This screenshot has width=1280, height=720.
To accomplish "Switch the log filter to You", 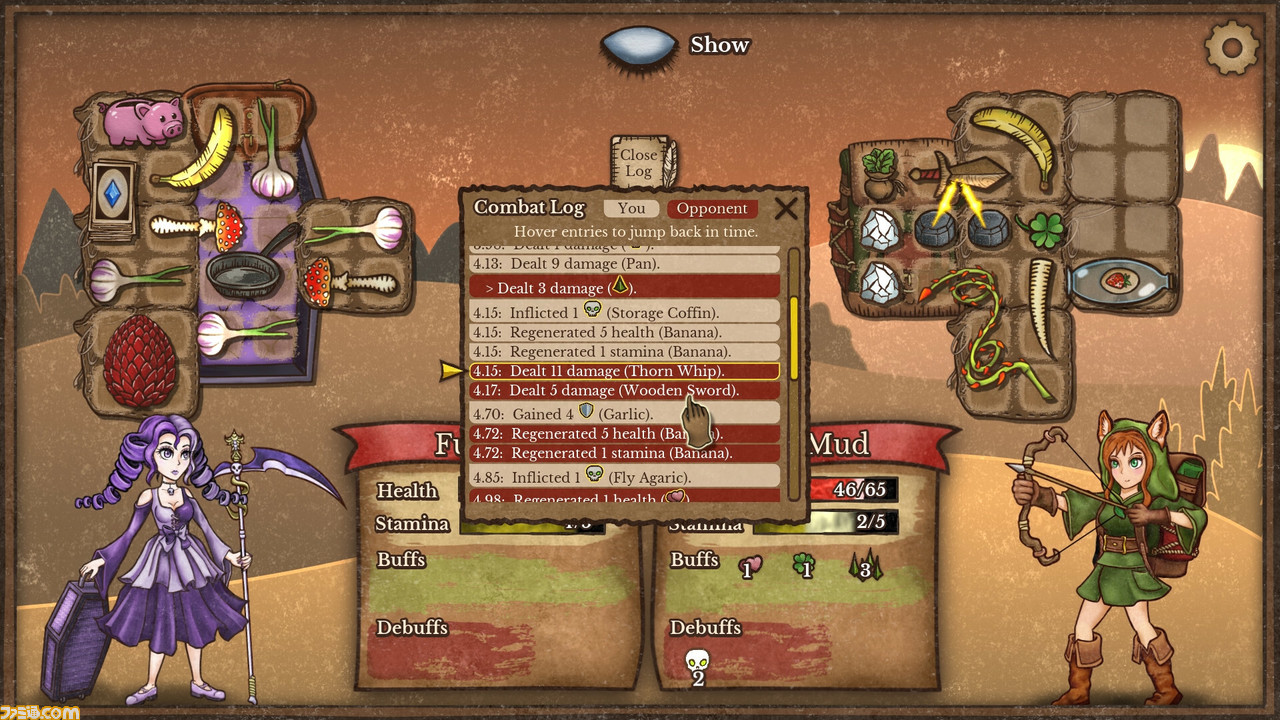I will click(x=631, y=209).
